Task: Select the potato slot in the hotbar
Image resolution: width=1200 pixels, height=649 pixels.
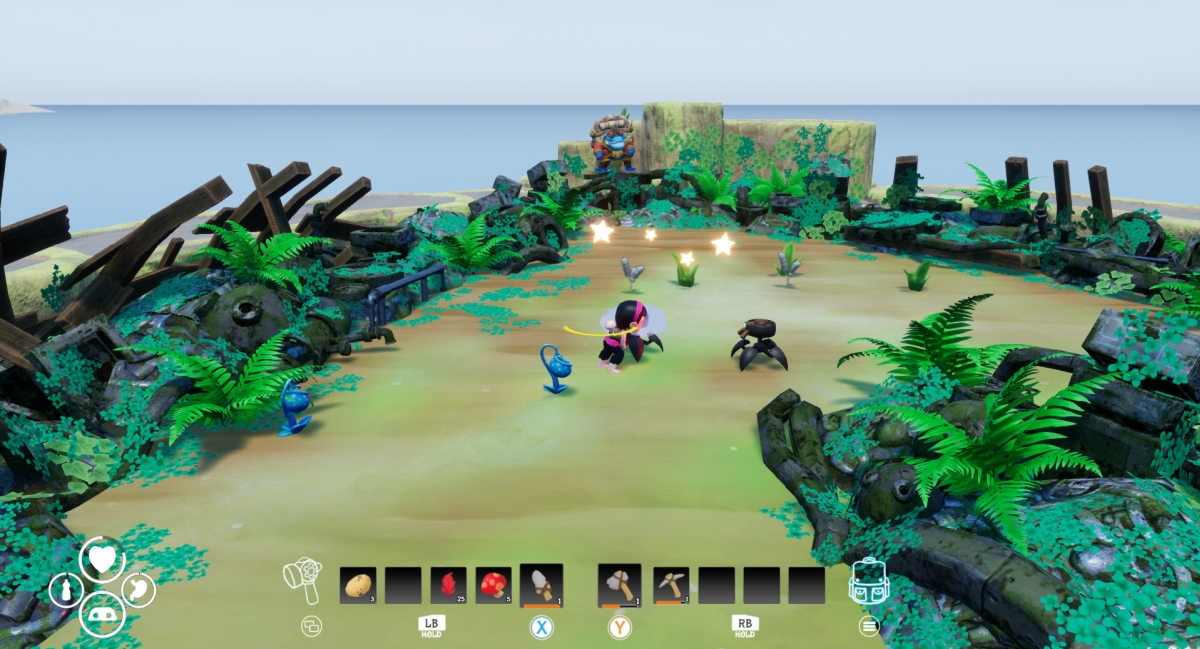Action: (x=358, y=585)
